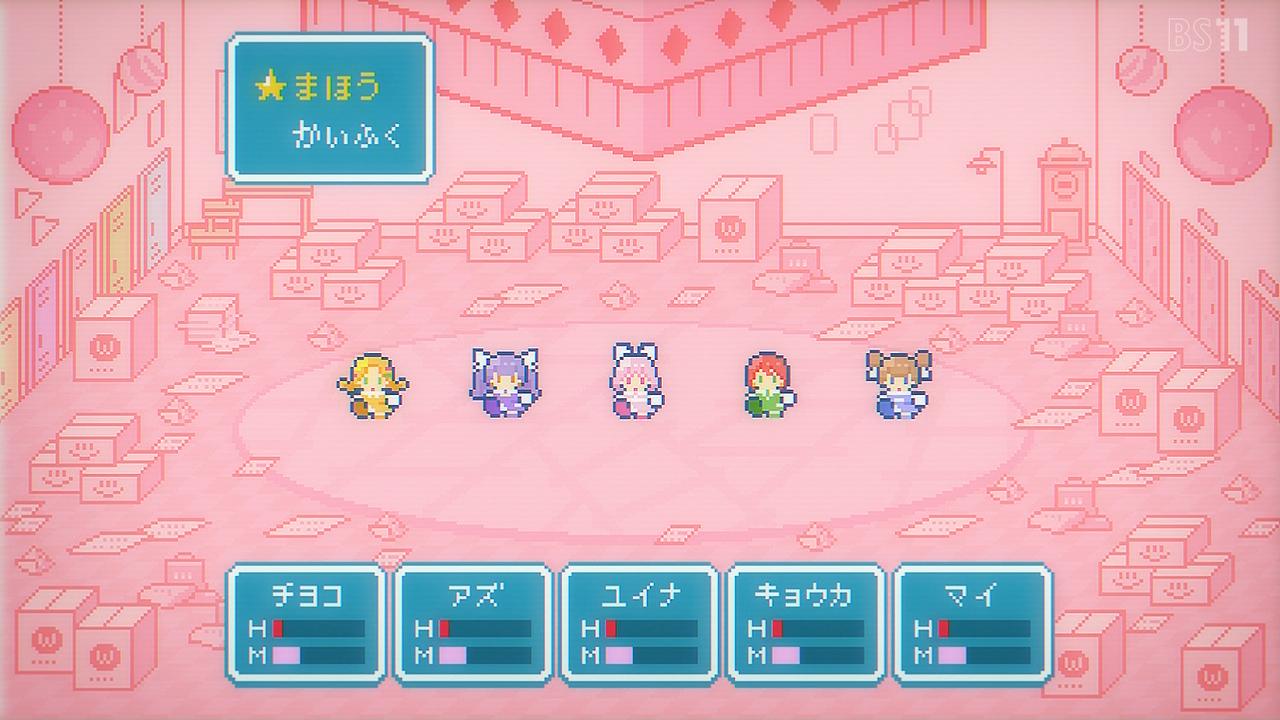Screen dimensions: 1280x720
Task: Choose the かいふく command
Action: pyautogui.click(x=347, y=136)
